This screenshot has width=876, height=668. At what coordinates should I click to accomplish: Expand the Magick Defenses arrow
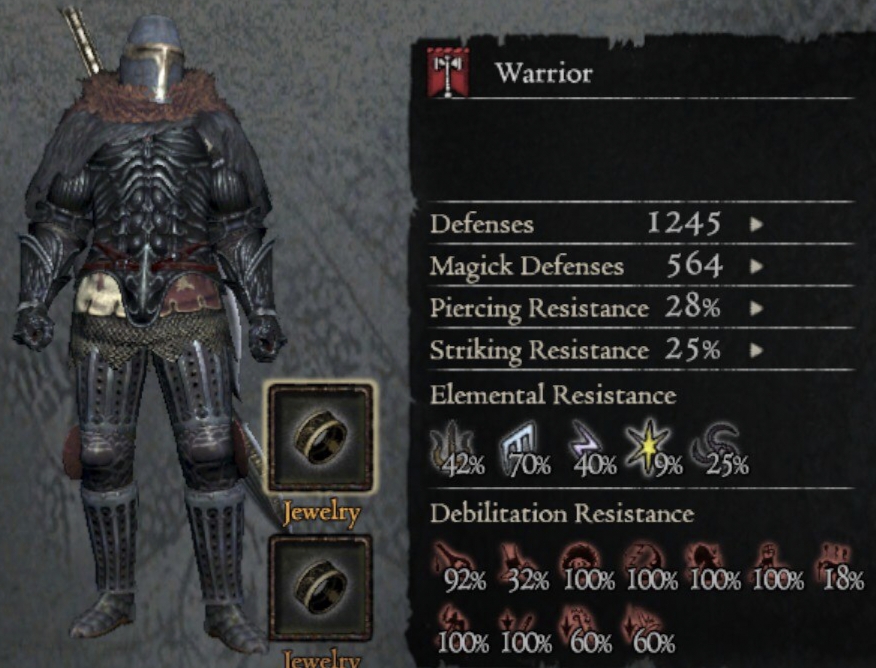pyautogui.click(x=757, y=267)
